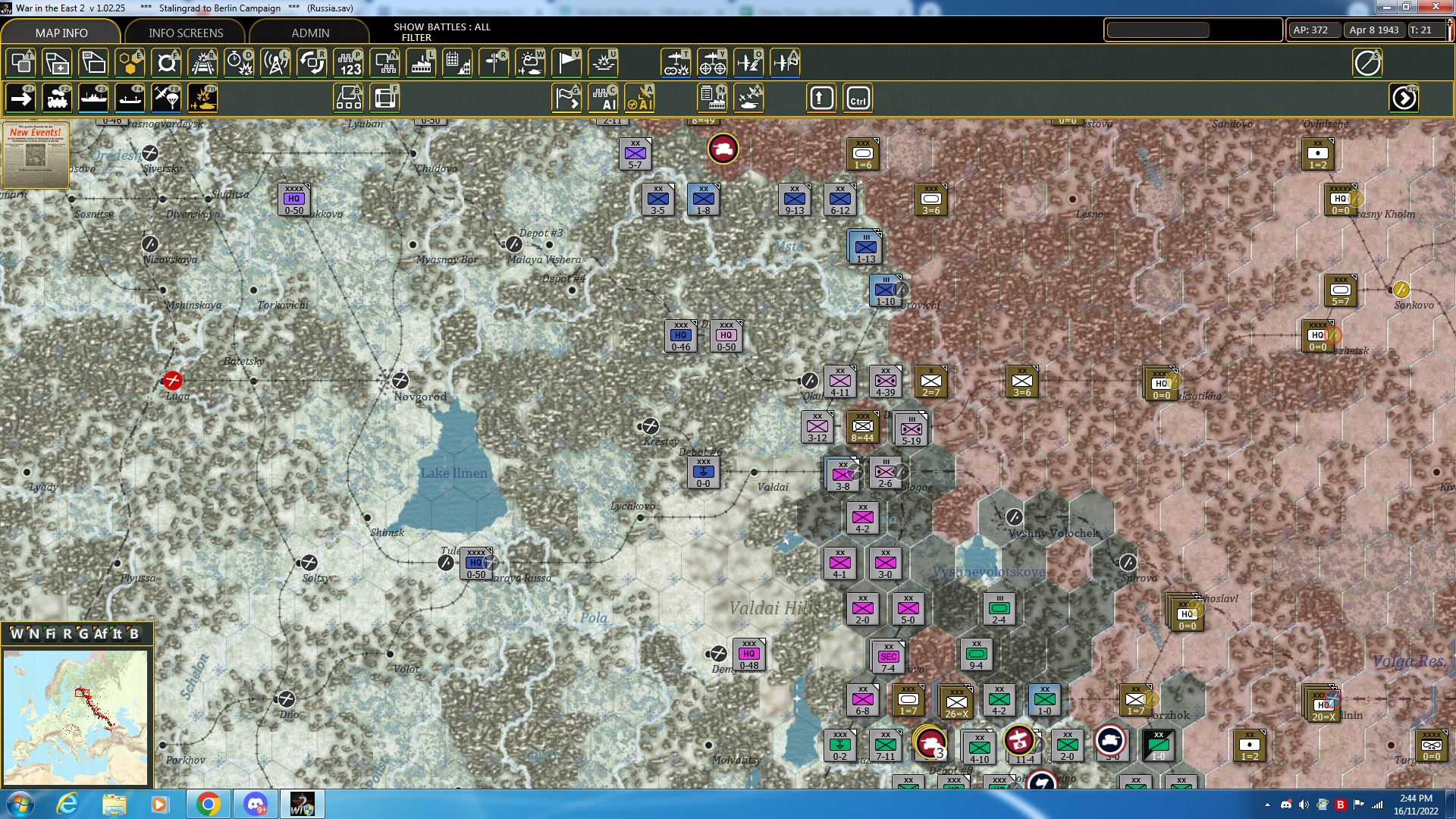Open naval transport mode via the F3 ship icon

(x=94, y=97)
